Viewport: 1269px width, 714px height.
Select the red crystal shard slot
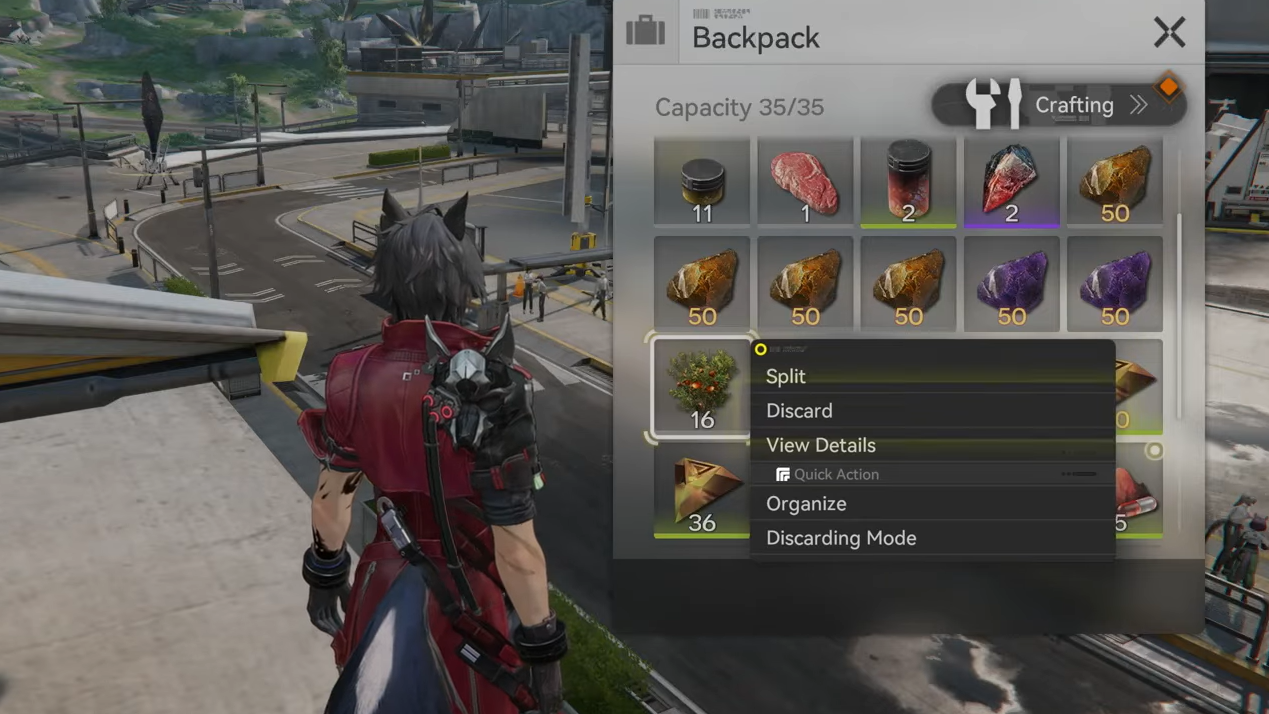(x=1011, y=182)
